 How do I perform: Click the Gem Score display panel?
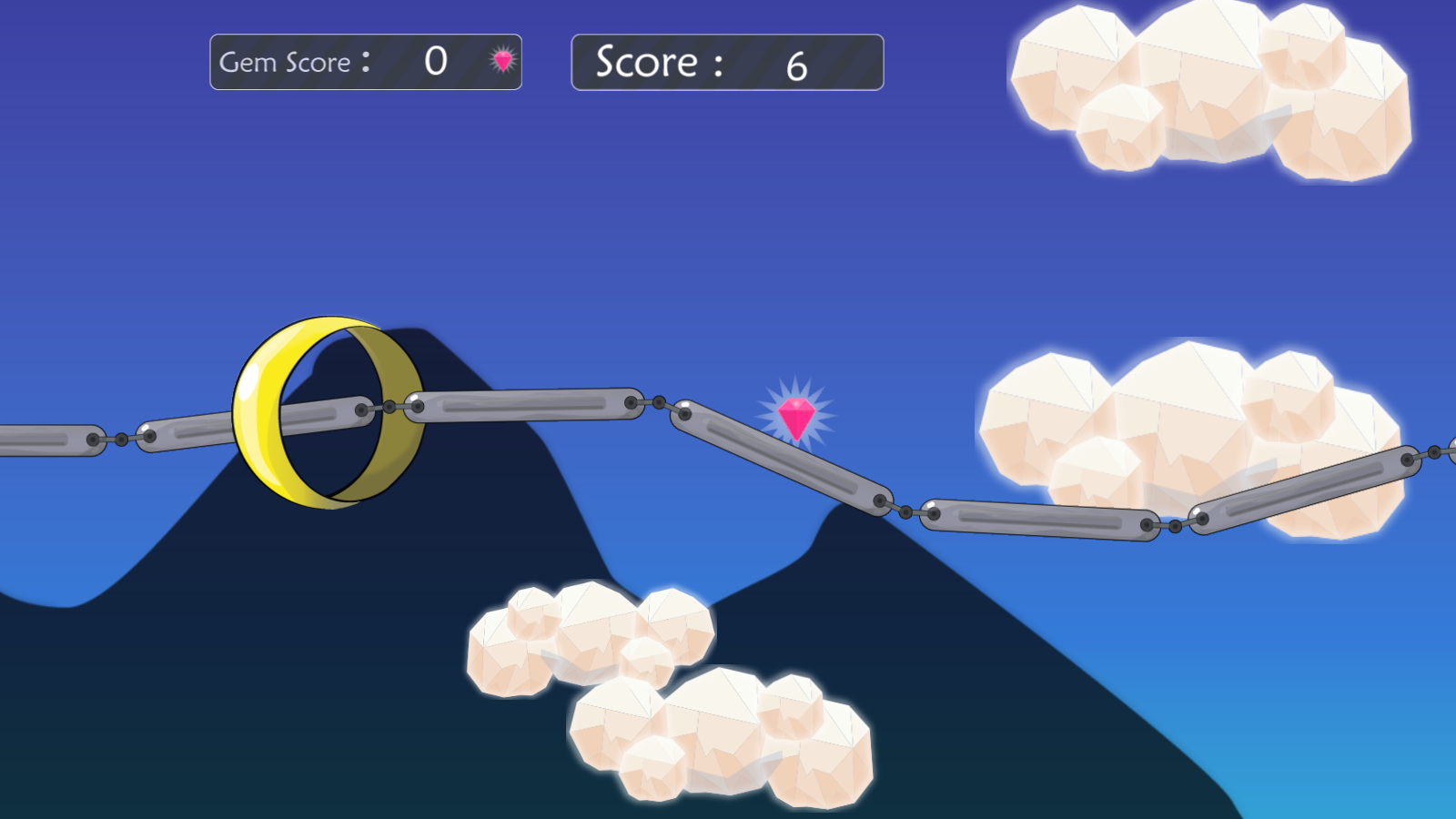click(x=364, y=62)
